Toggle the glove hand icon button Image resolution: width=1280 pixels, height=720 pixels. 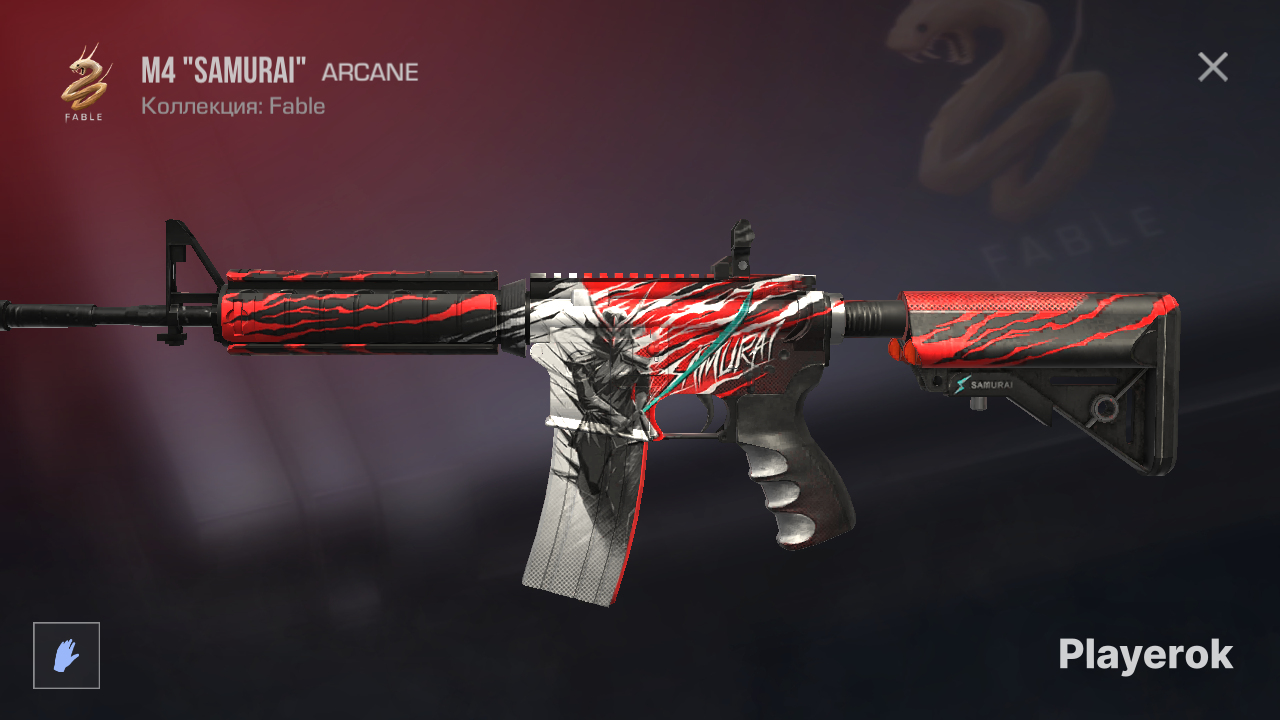point(66,655)
